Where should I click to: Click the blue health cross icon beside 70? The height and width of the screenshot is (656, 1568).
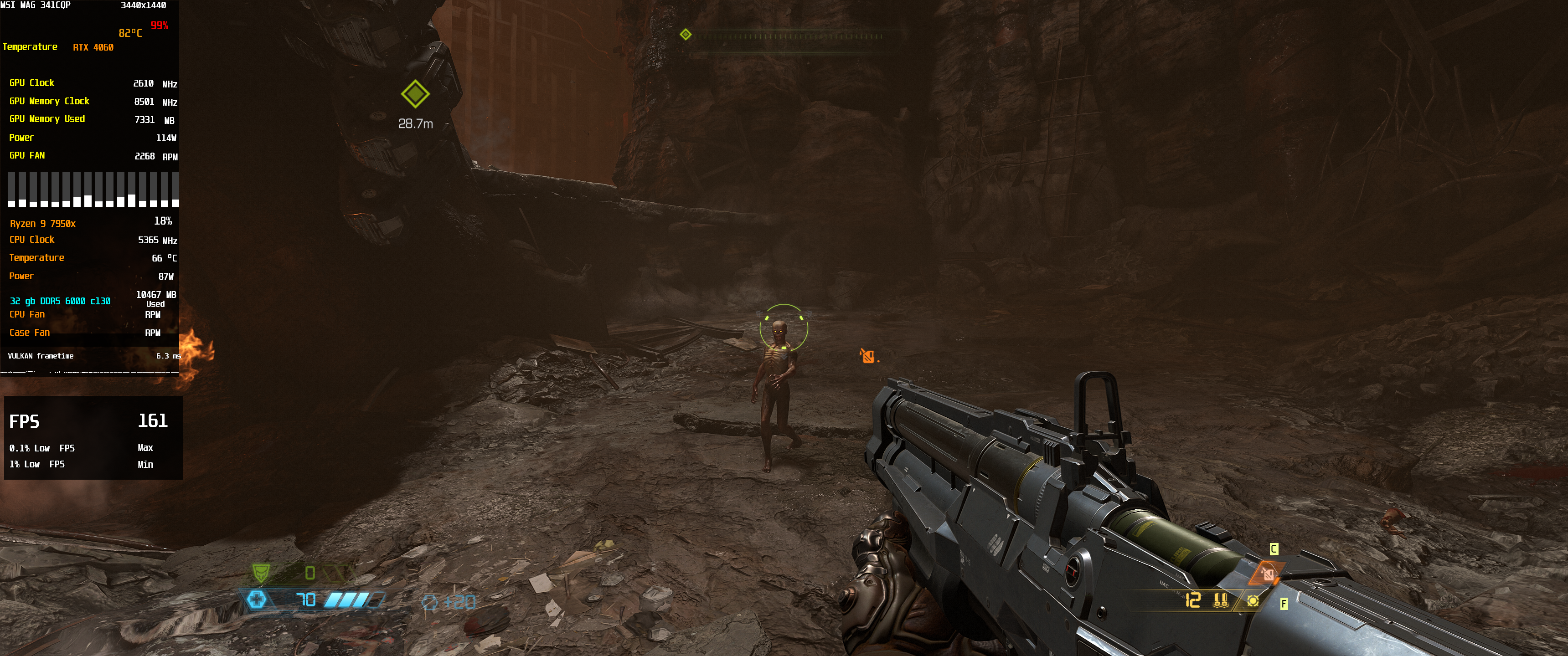point(256,600)
